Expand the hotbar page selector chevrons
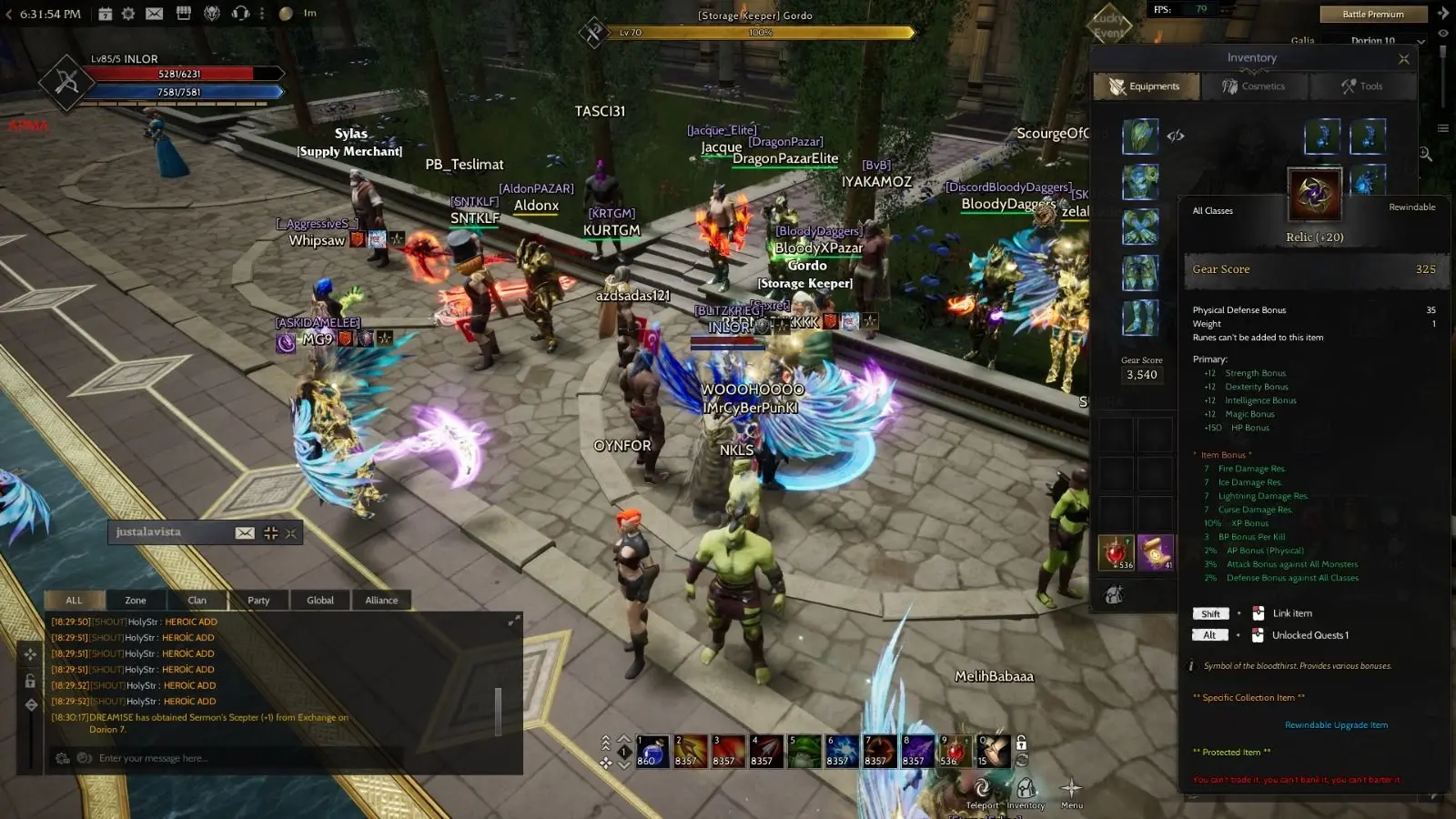Viewport: 1456px width, 819px height. pyautogui.click(x=604, y=741)
